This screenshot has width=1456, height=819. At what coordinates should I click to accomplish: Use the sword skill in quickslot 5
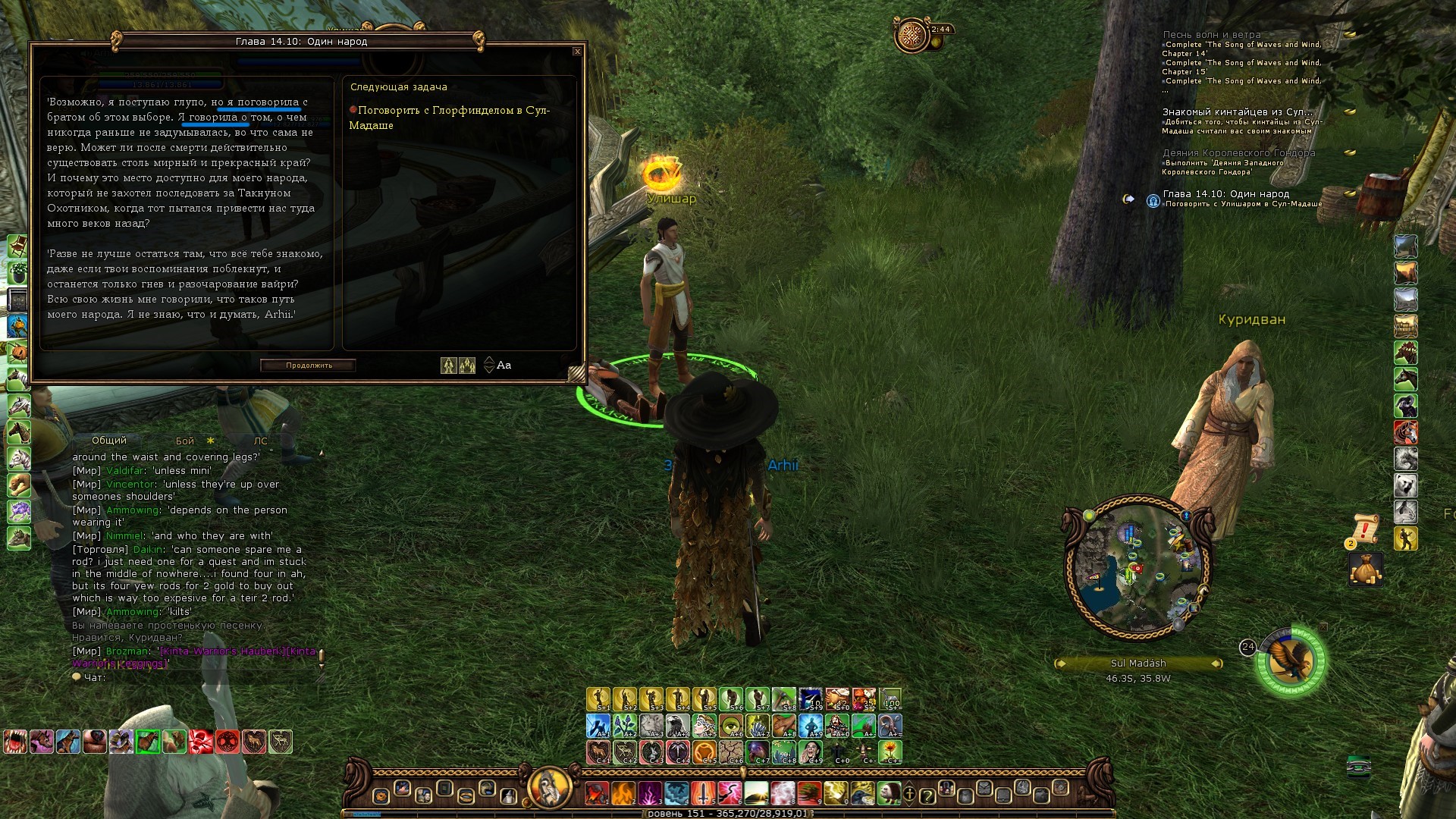[x=703, y=794]
